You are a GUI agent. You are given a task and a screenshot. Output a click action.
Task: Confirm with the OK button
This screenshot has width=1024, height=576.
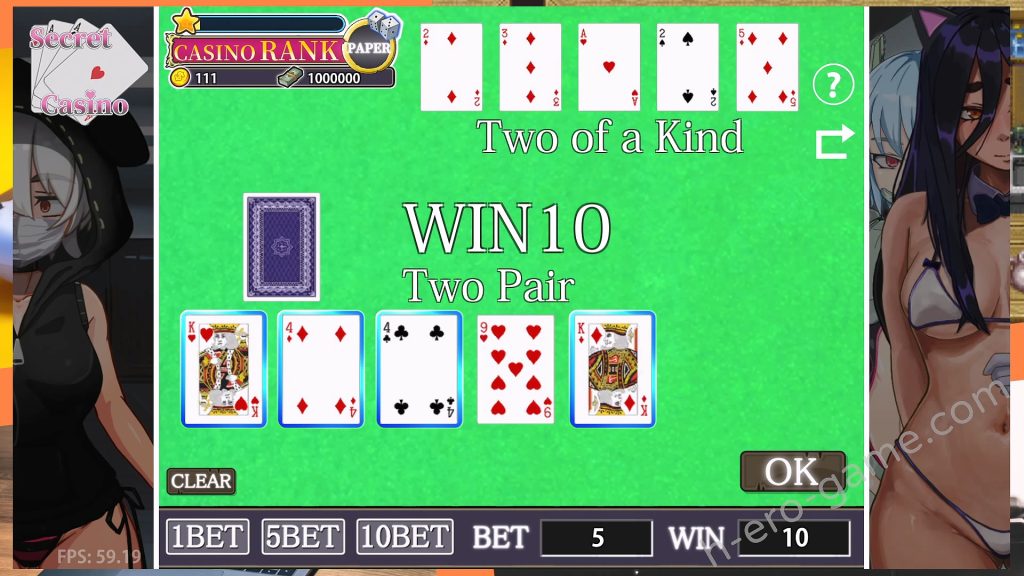point(792,471)
